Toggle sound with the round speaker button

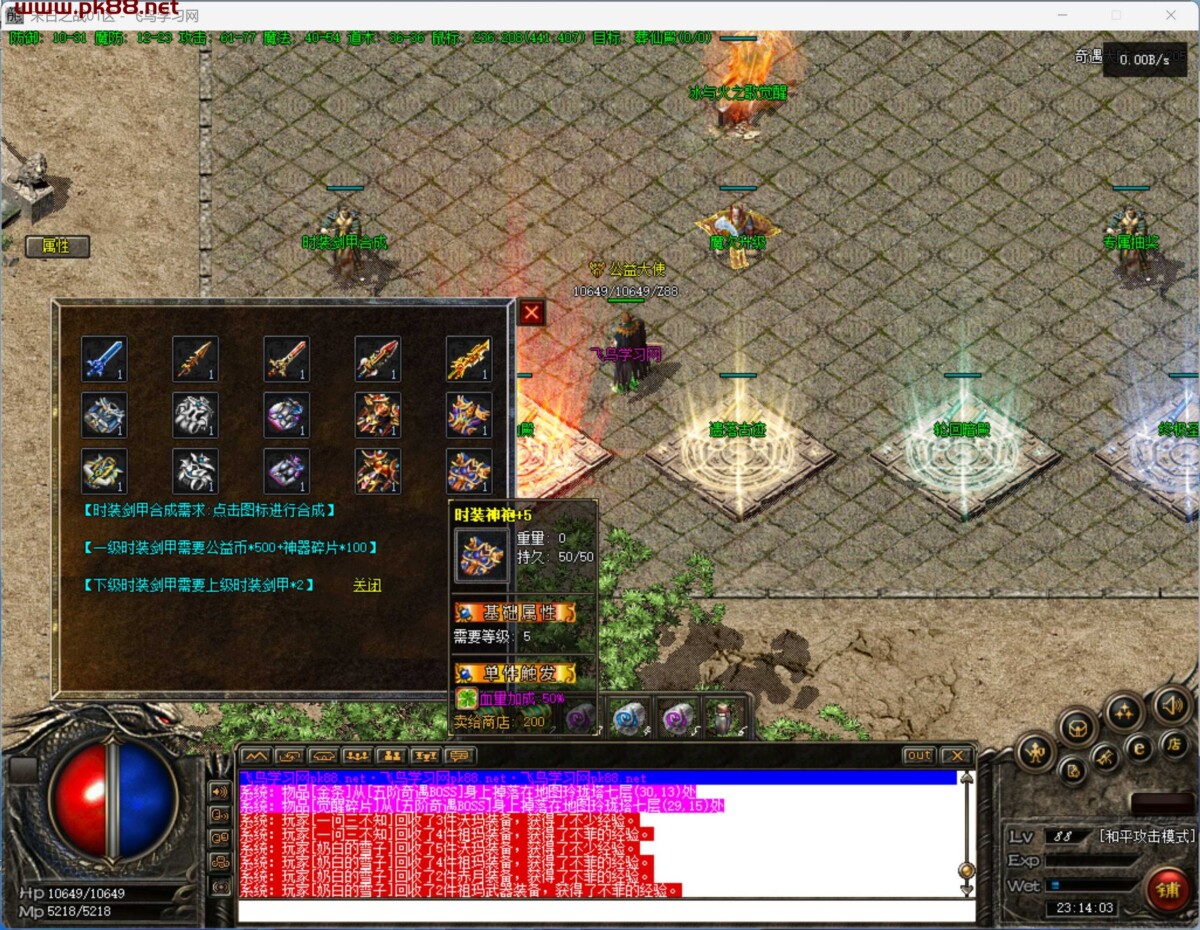tap(1171, 705)
